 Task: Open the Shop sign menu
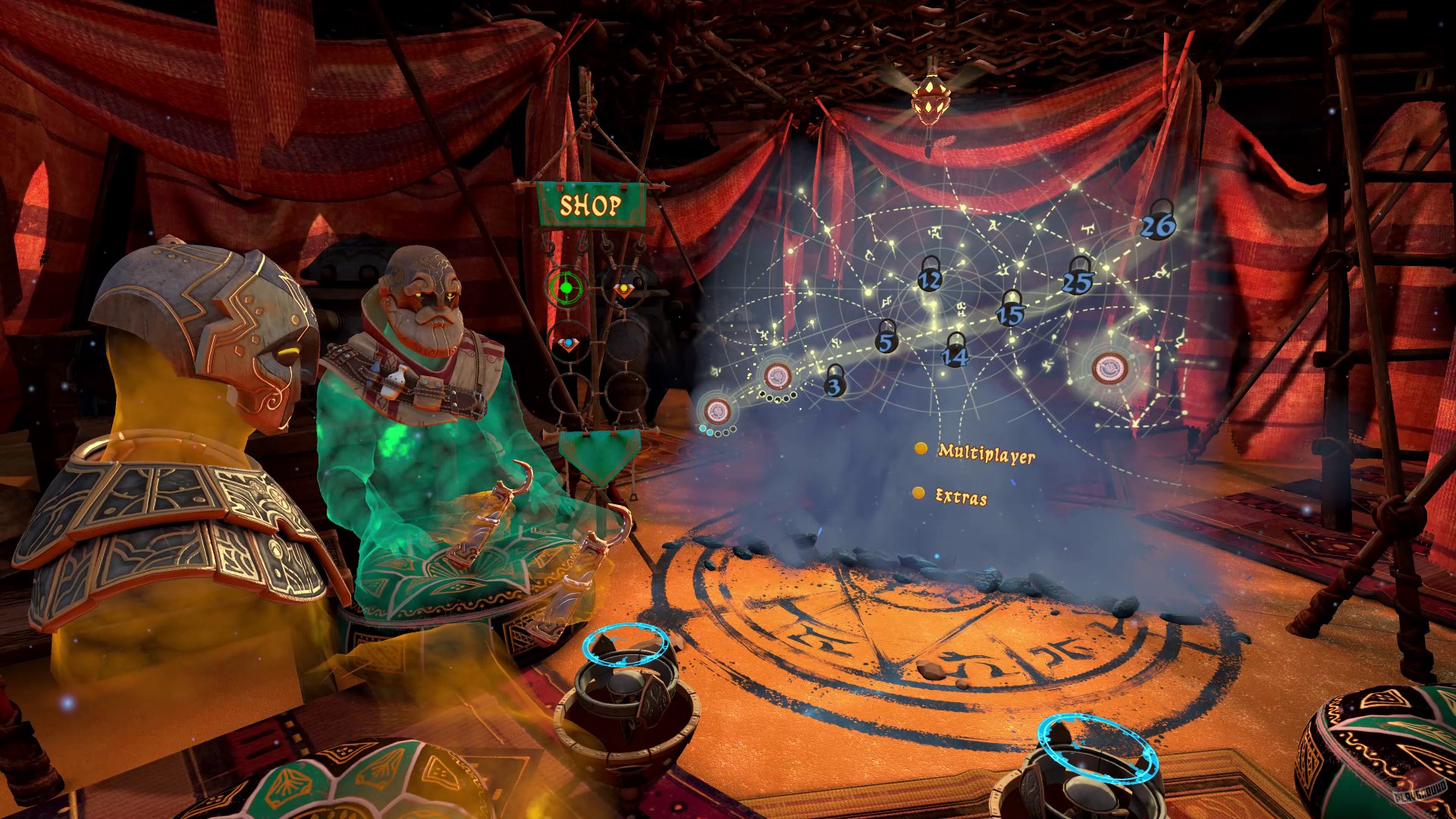click(591, 205)
